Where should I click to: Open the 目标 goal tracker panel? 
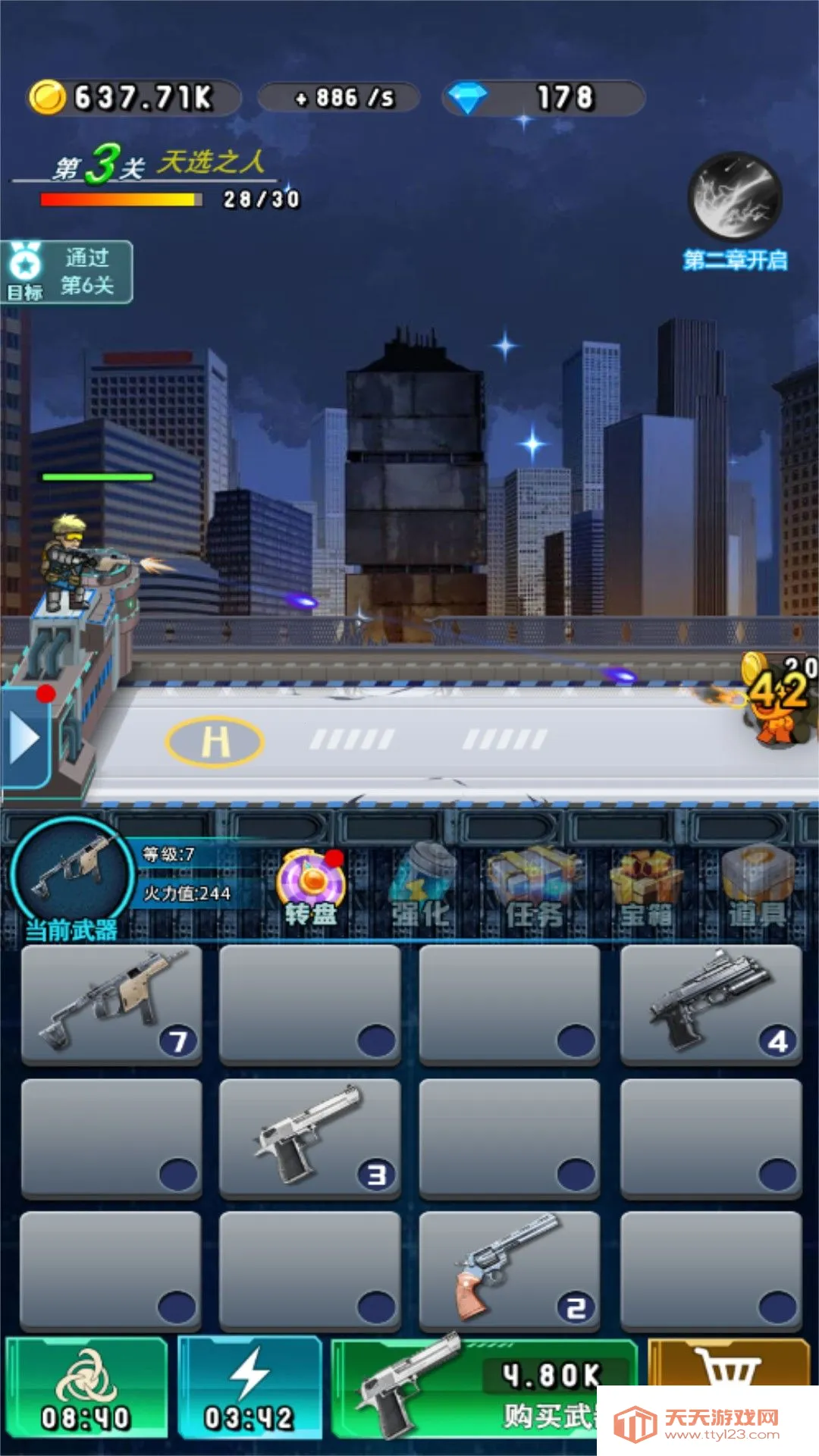pyautogui.click(x=67, y=272)
